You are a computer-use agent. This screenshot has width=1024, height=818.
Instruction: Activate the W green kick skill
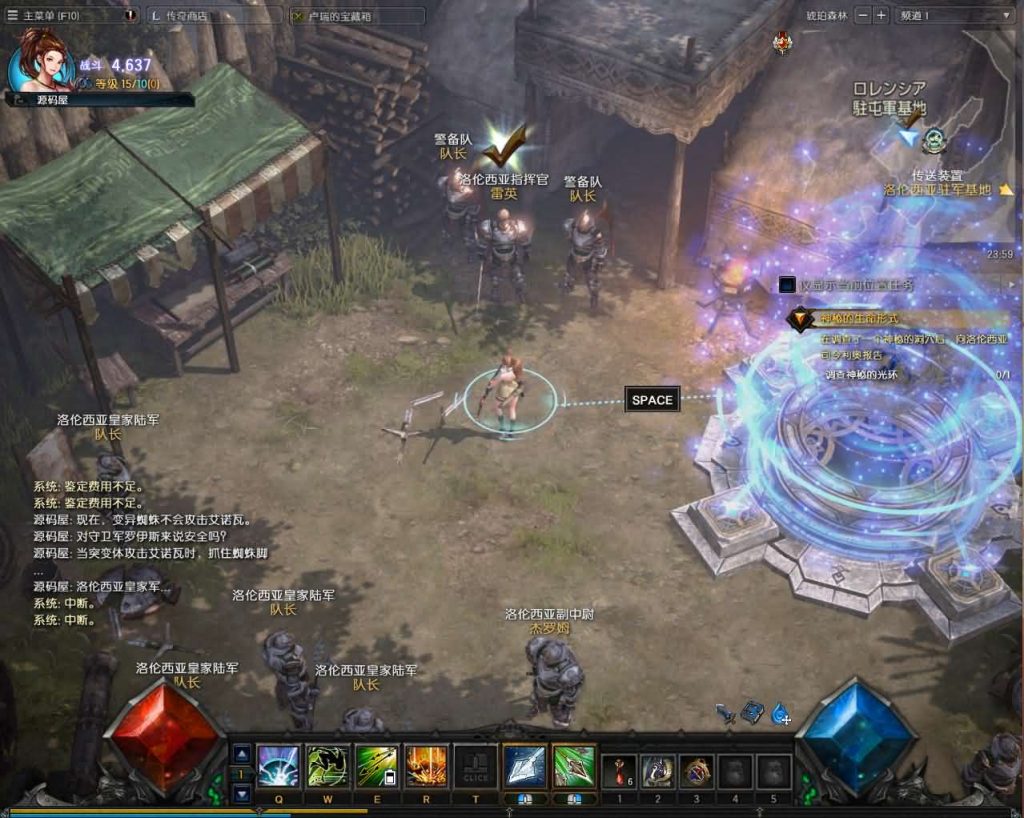point(327,767)
